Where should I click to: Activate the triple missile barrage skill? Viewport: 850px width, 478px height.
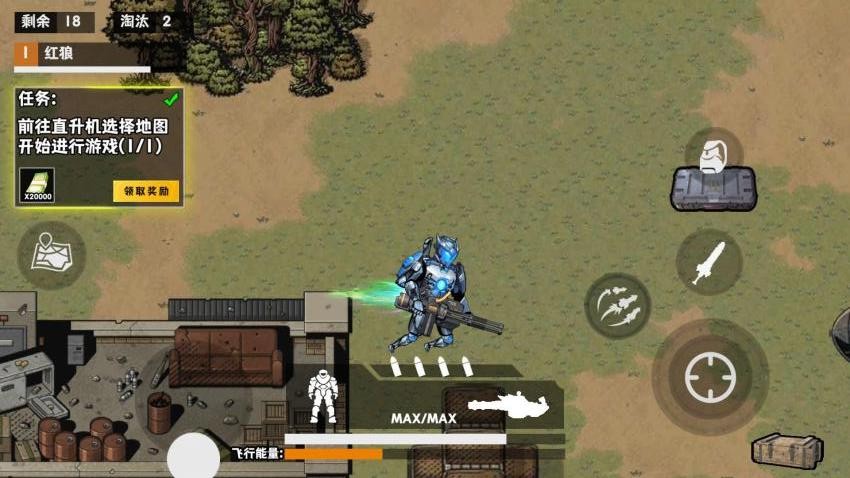coord(617,305)
